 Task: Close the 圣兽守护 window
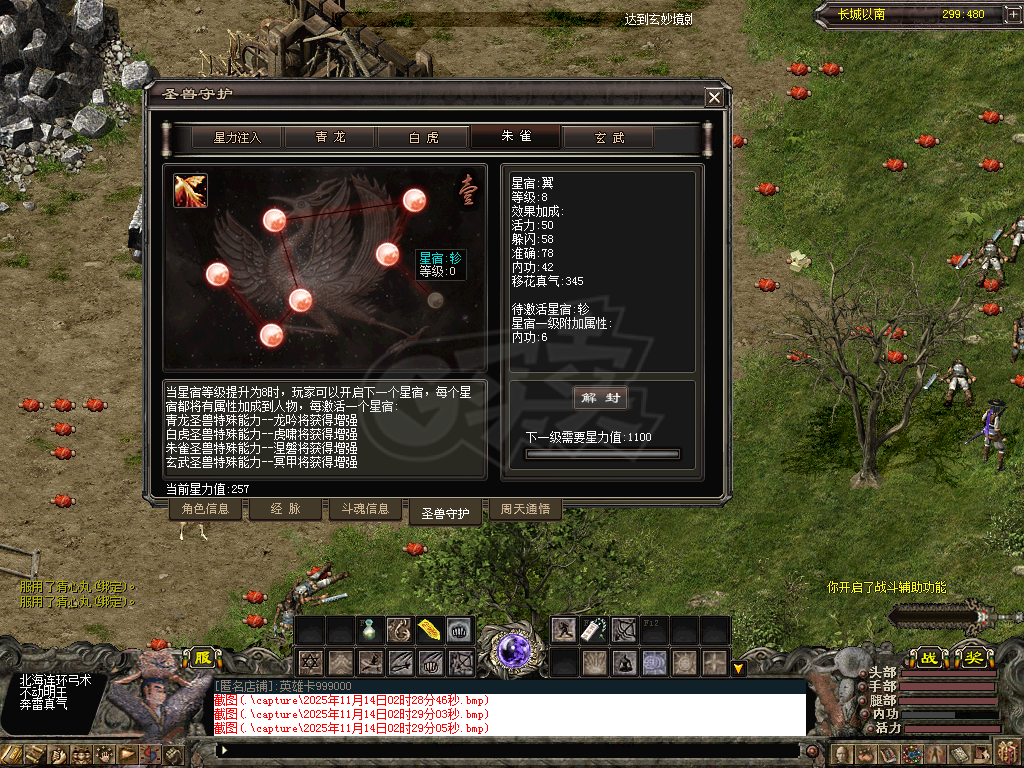point(714,97)
